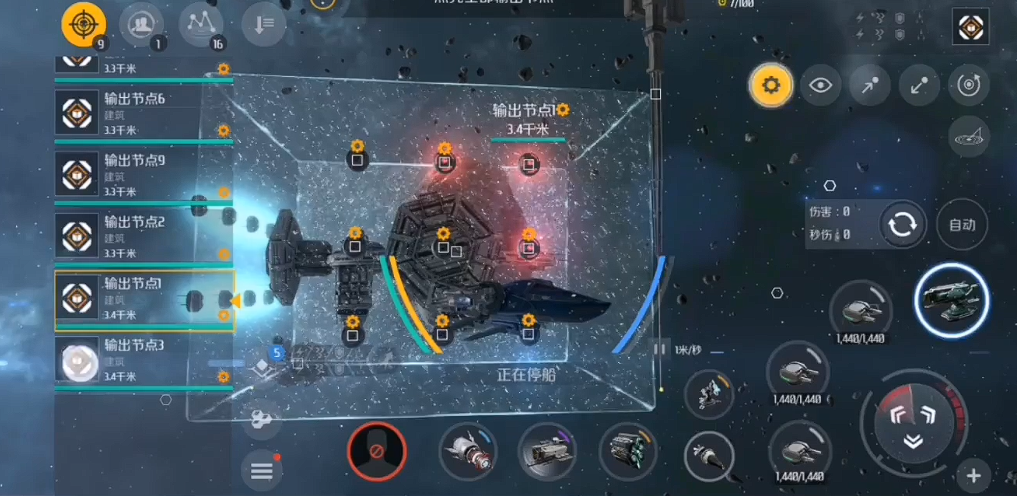Select 输出节点9 in the overview list
1017x496 pixels.
point(143,174)
